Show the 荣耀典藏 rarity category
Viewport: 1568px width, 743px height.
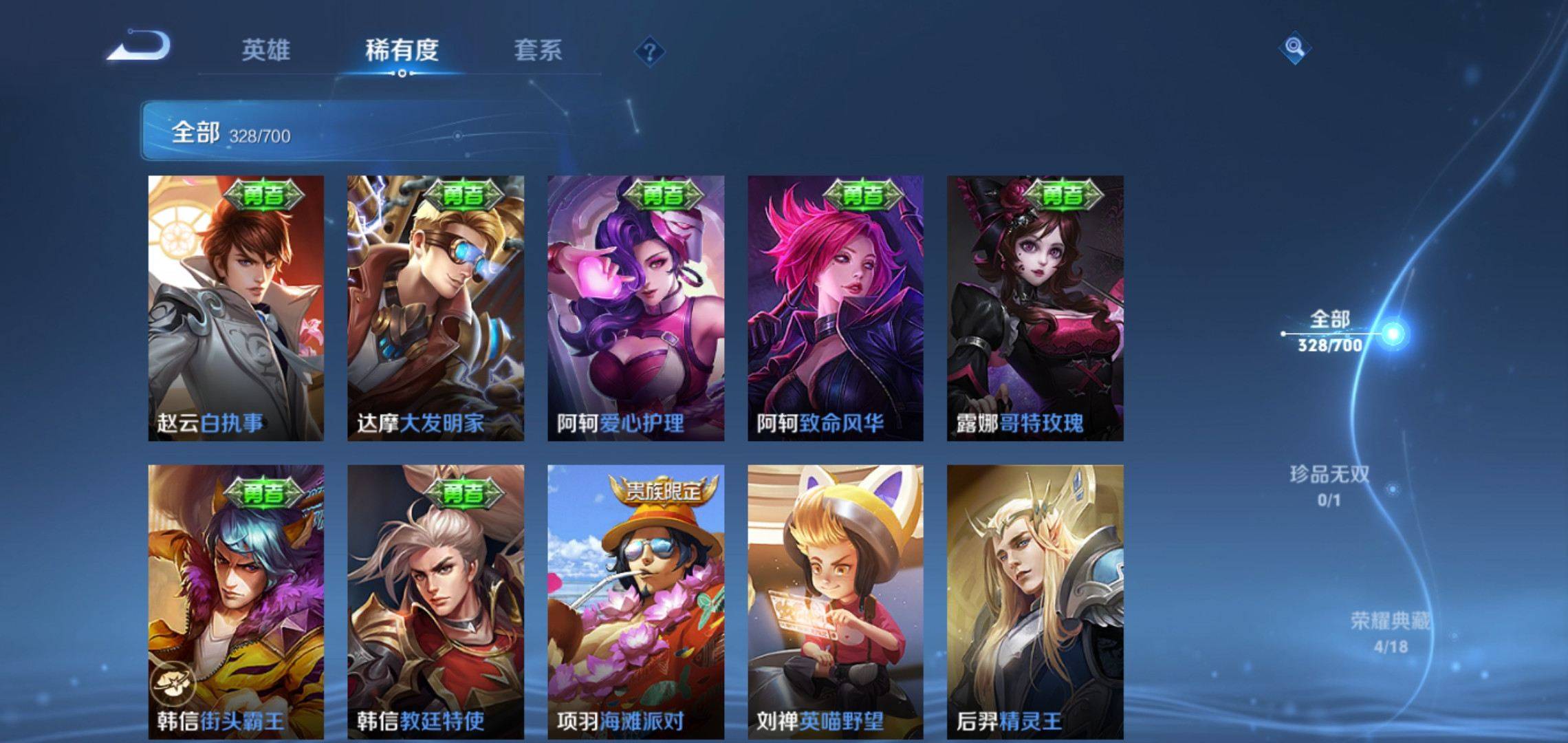[x=1390, y=632]
